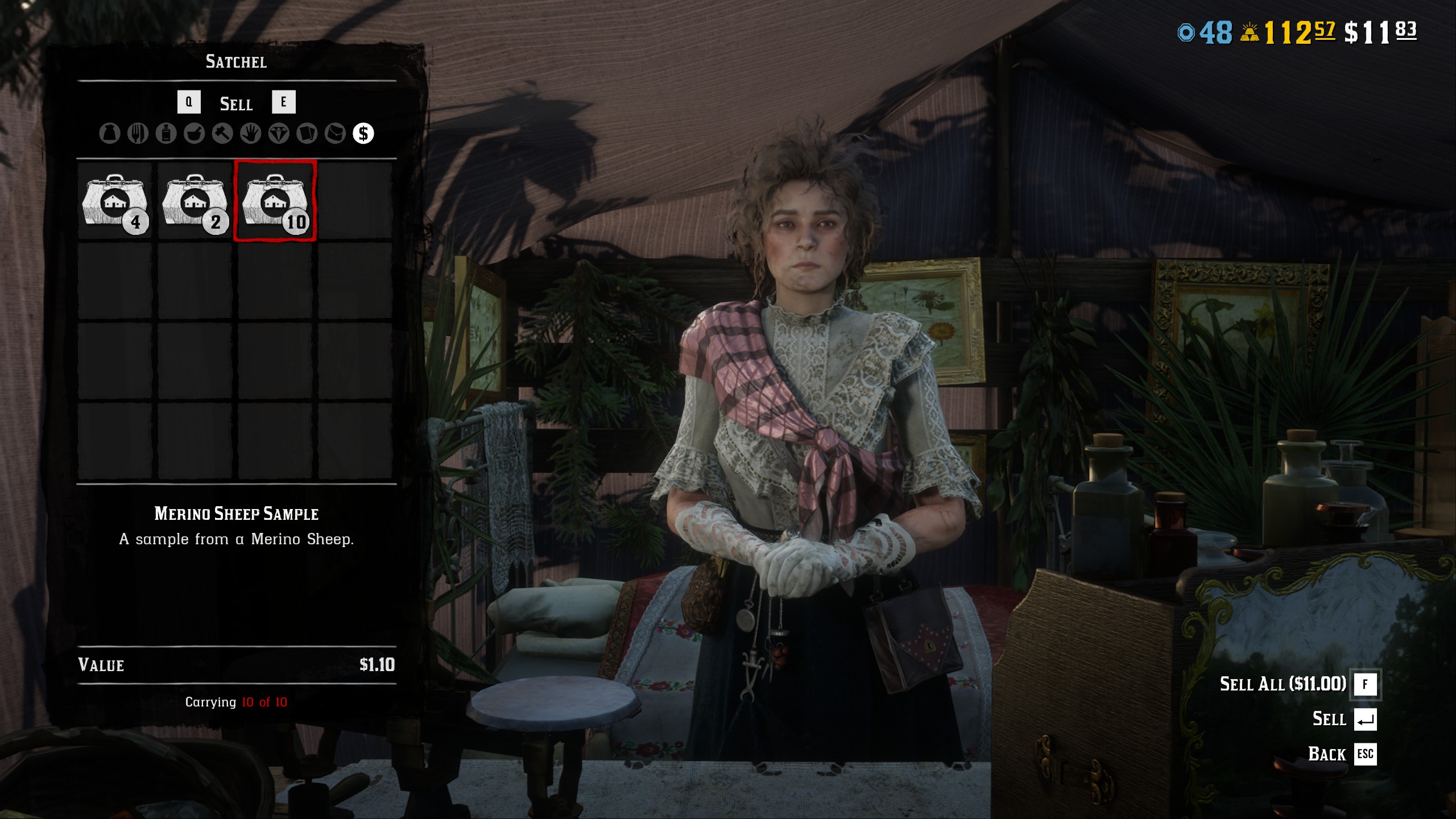
Task: Select the dollar sign sell category tab
Action: 363,134
